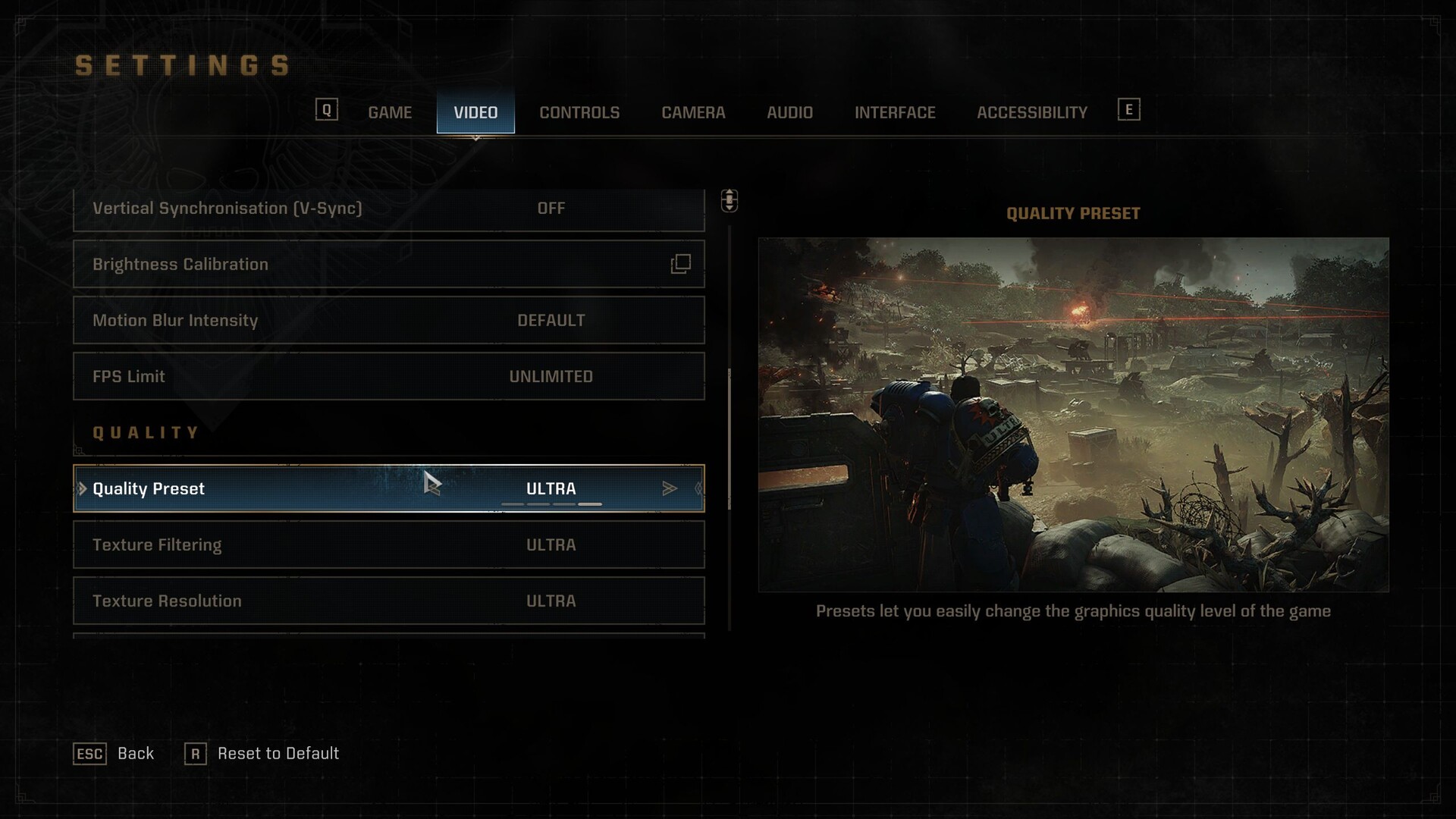The width and height of the screenshot is (1456, 819).
Task: Open the ACCESSIBILITY tab
Action: [x=1031, y=112]
